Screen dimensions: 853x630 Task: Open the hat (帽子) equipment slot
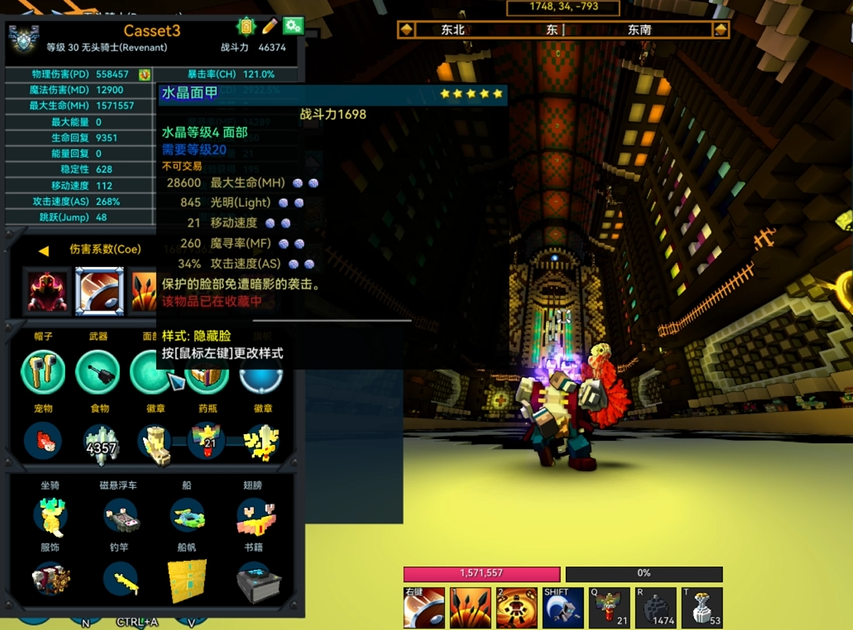pos(43,373)
